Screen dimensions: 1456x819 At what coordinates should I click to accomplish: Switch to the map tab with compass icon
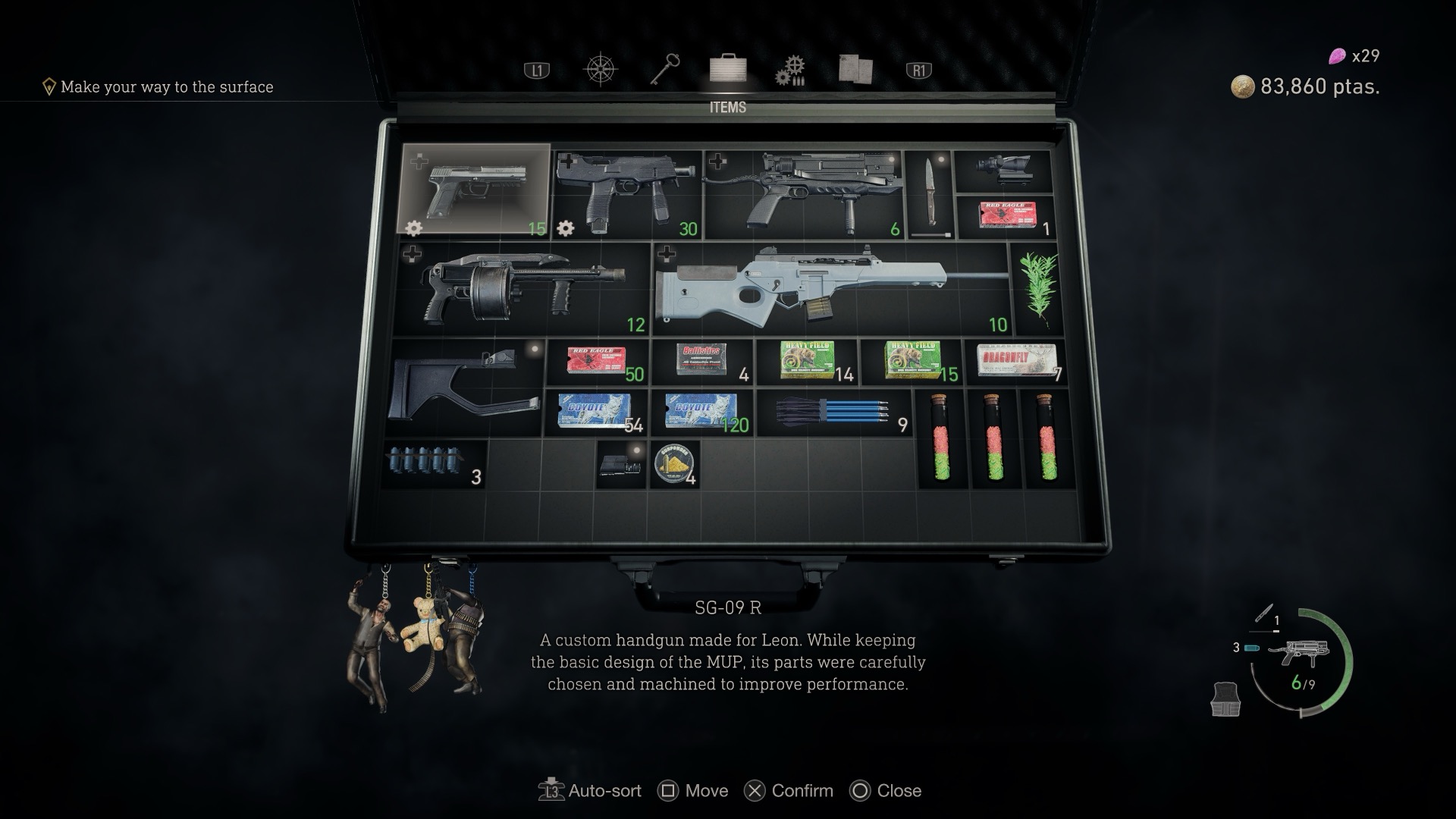(x=600, y=70)
